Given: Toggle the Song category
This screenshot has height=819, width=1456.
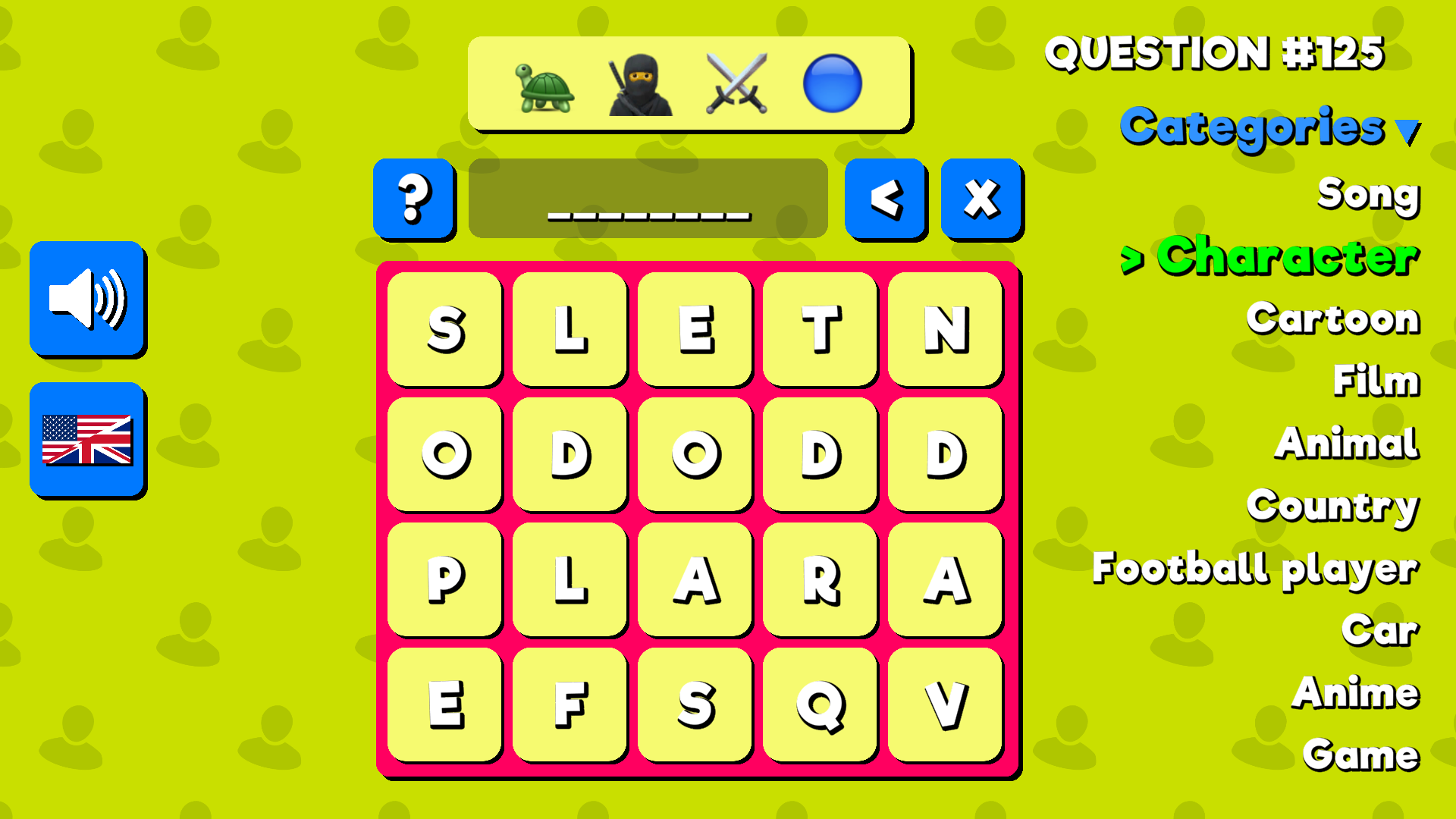Looking at the screenshot, I should [x=1370, y=196].
